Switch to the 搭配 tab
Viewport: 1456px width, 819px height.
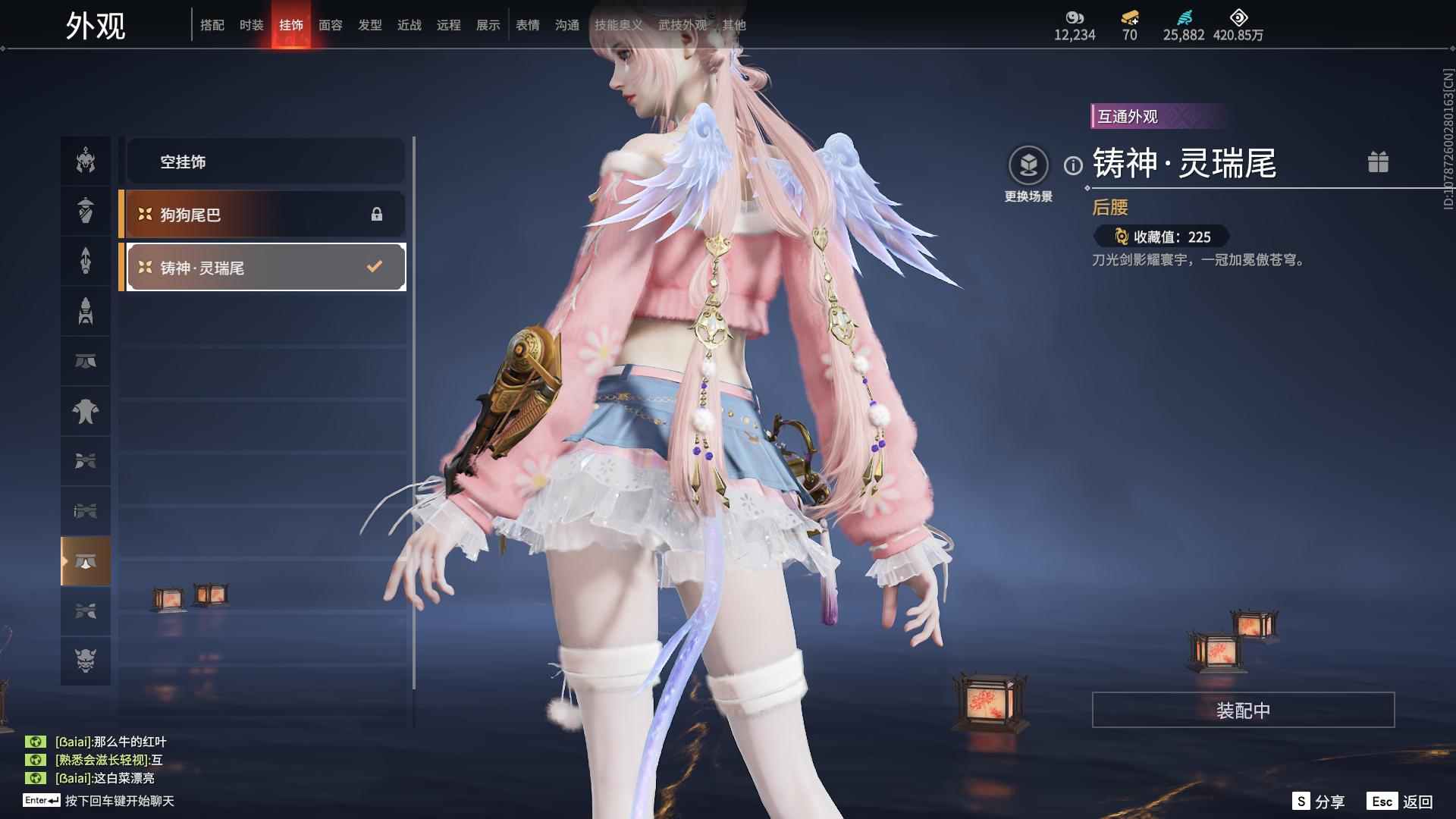coord(212,25)
